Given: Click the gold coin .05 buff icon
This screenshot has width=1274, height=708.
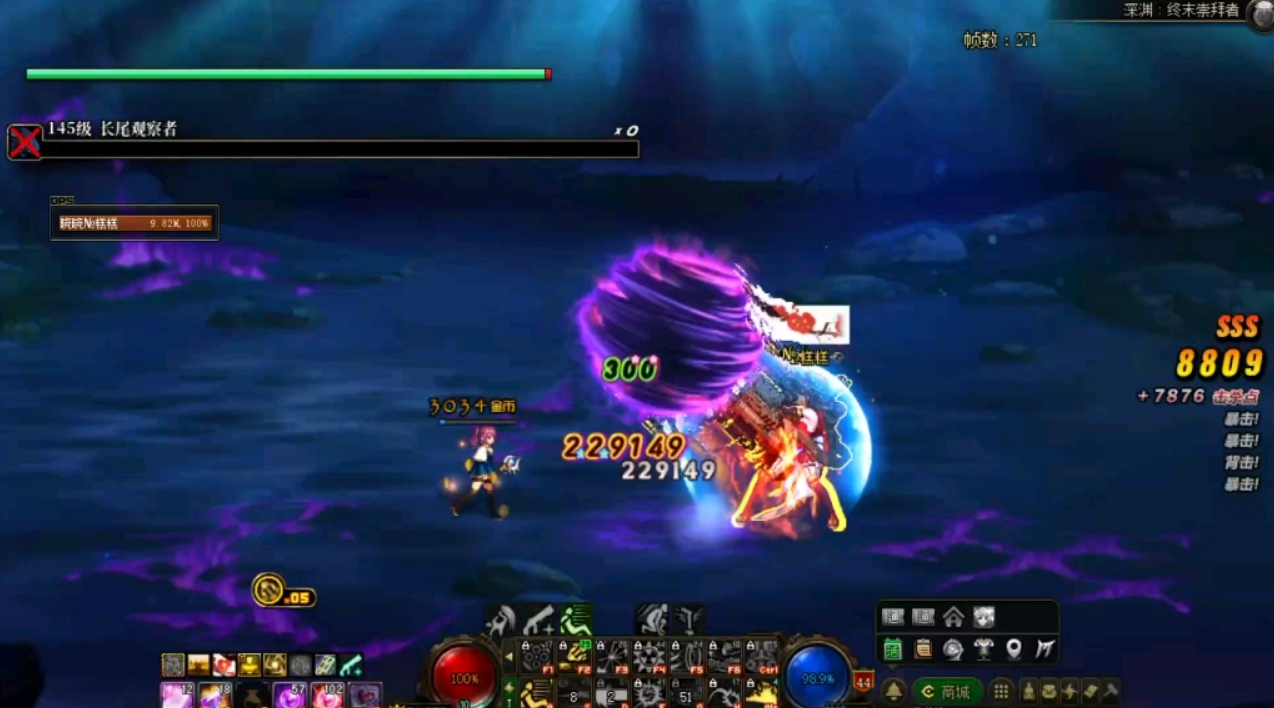Looking at the screenshot, I should pyautogui.click(x=270, y=590).
